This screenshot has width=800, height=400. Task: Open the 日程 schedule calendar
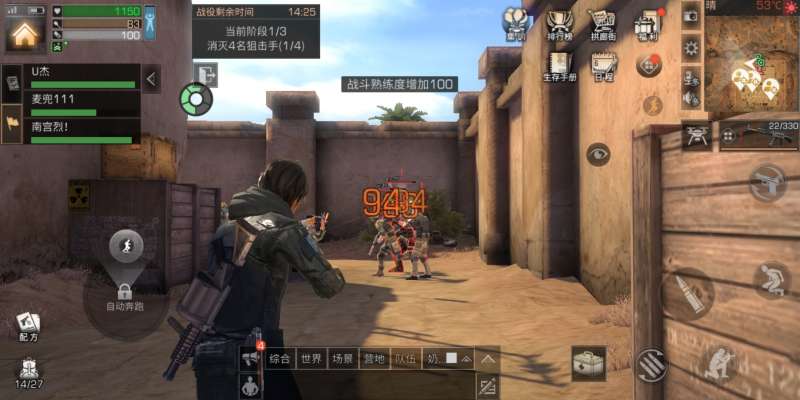click(603, 65)
